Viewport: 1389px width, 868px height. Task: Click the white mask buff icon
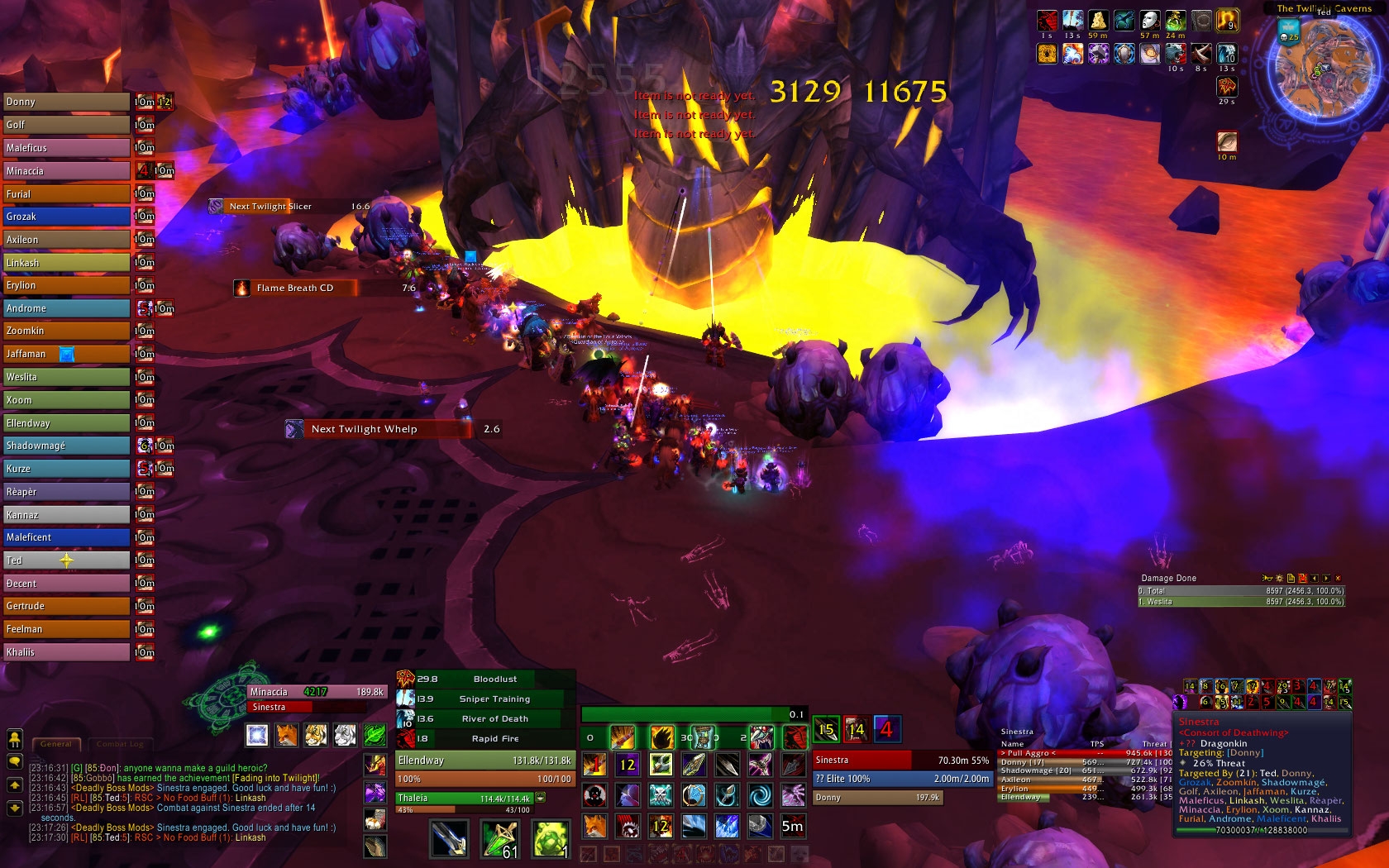tap(1149, 20)
